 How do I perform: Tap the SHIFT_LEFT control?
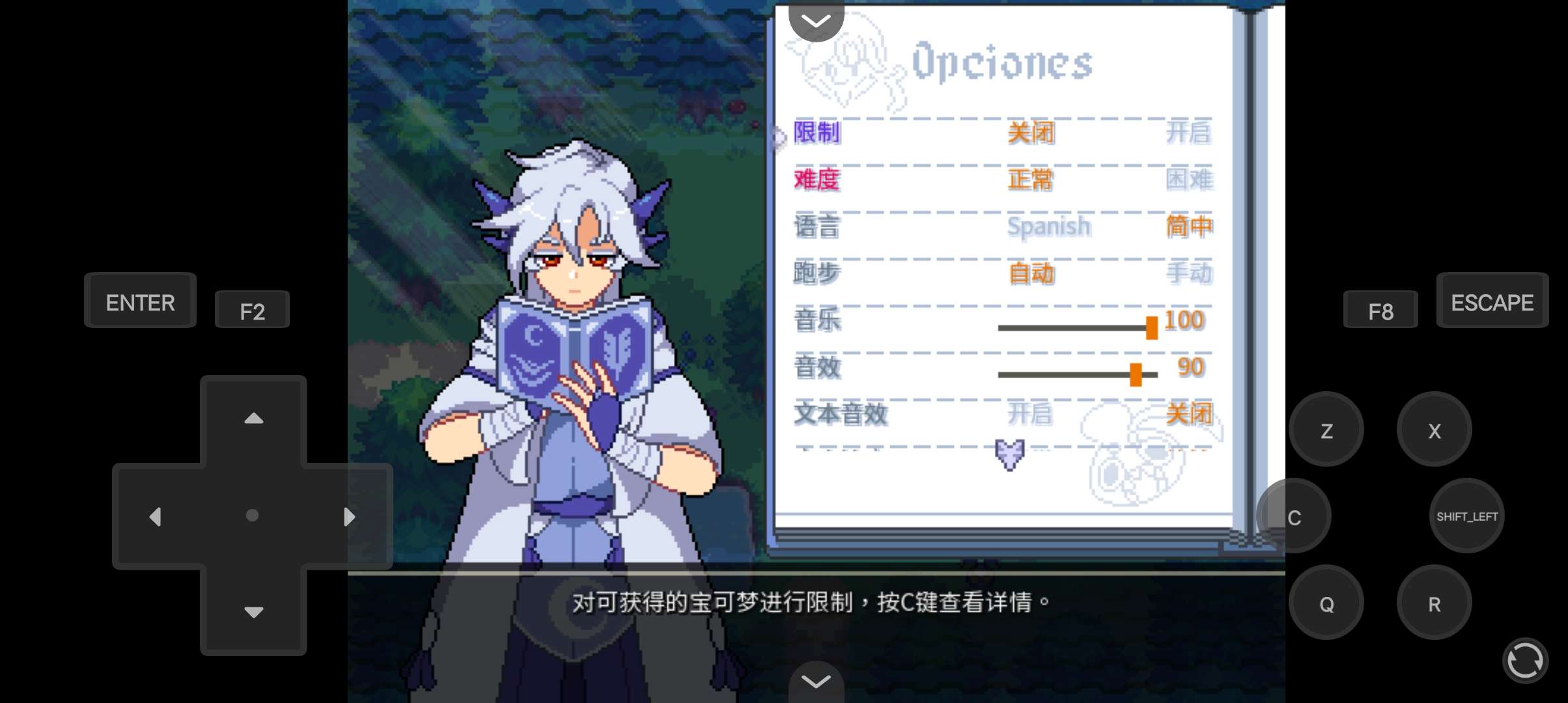(x=1466, y=515)
